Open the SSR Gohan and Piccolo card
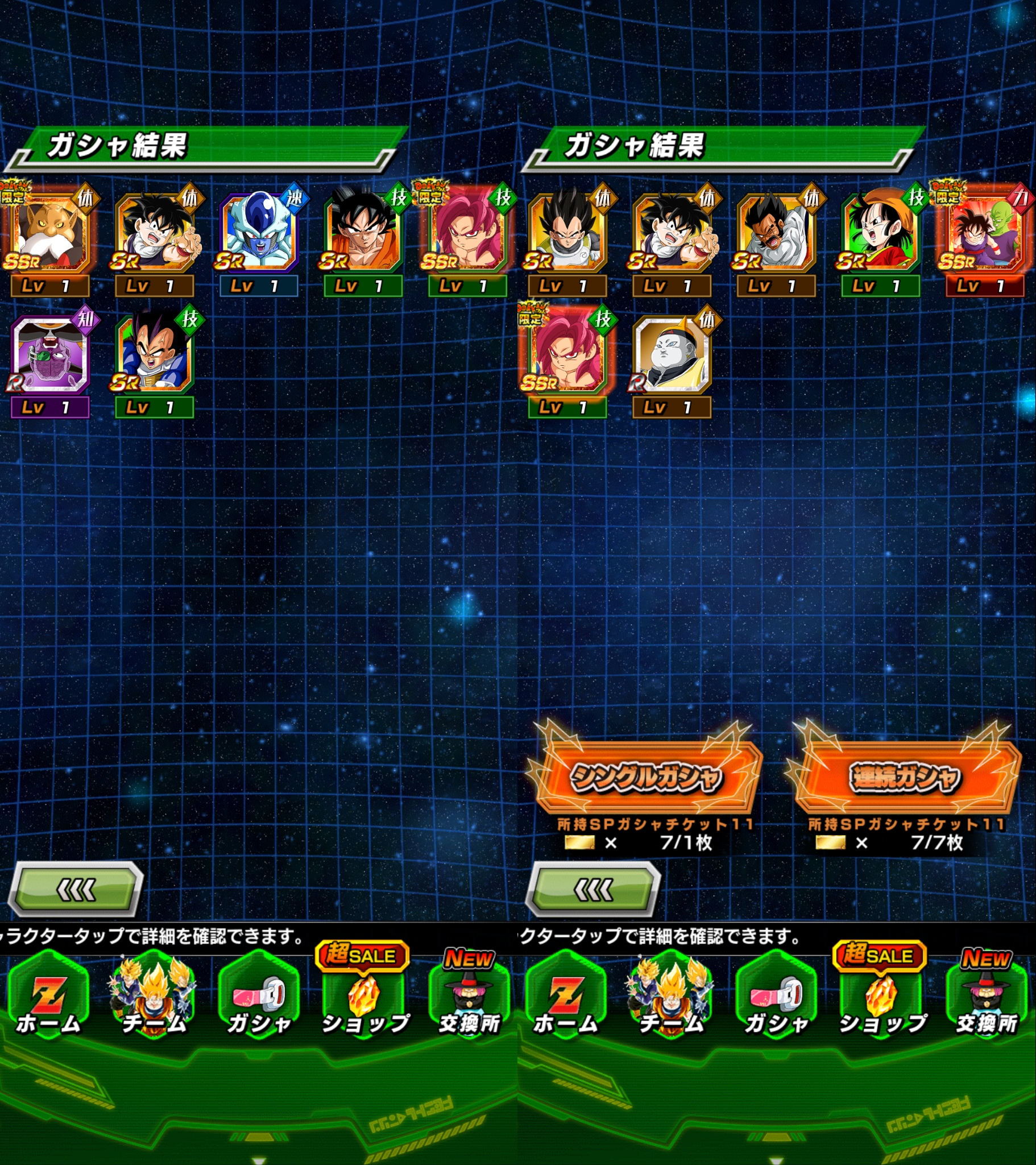 click(x=984, y=234)
